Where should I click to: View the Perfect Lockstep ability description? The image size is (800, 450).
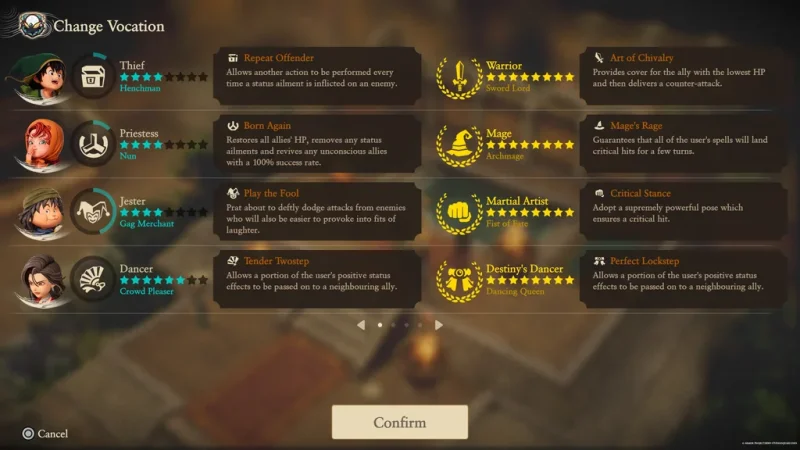pos(683,278)
